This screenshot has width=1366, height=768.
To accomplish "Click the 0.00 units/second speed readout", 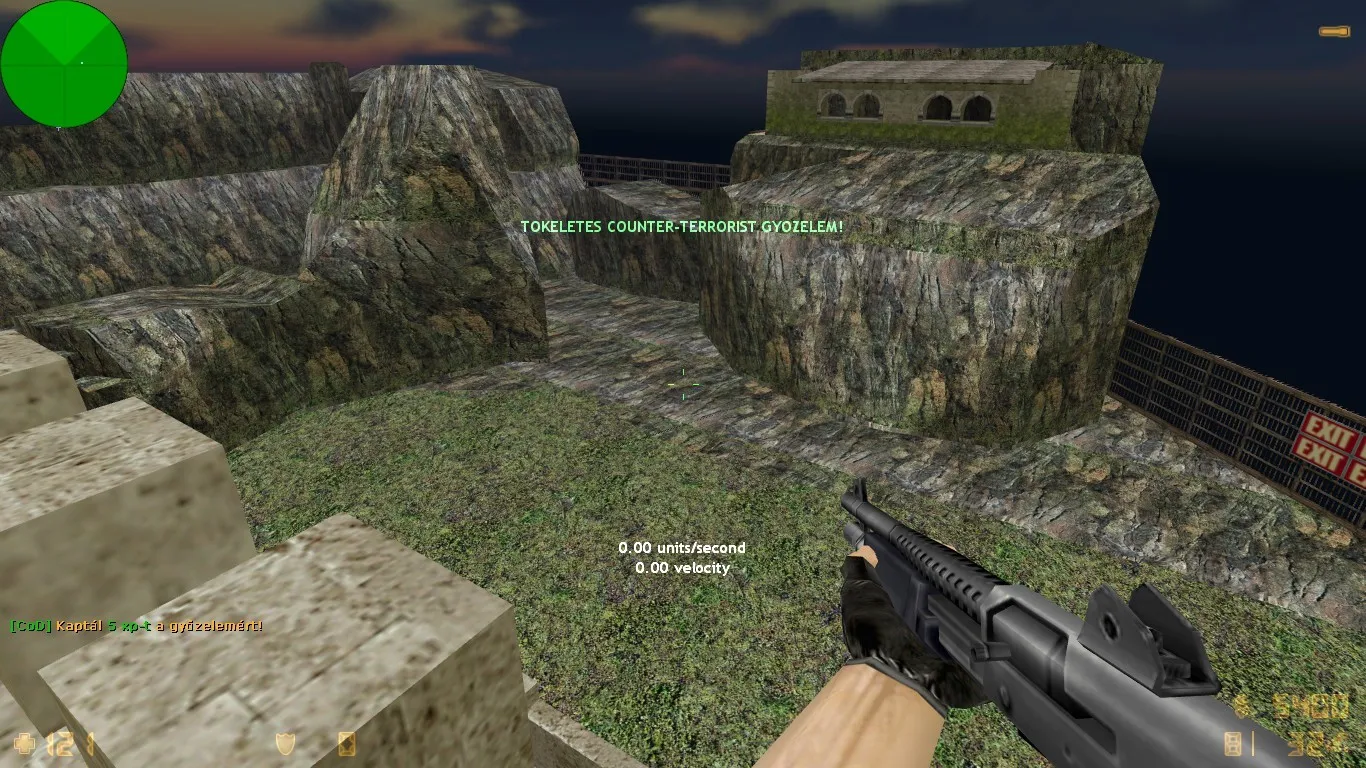I will point(682,548).
